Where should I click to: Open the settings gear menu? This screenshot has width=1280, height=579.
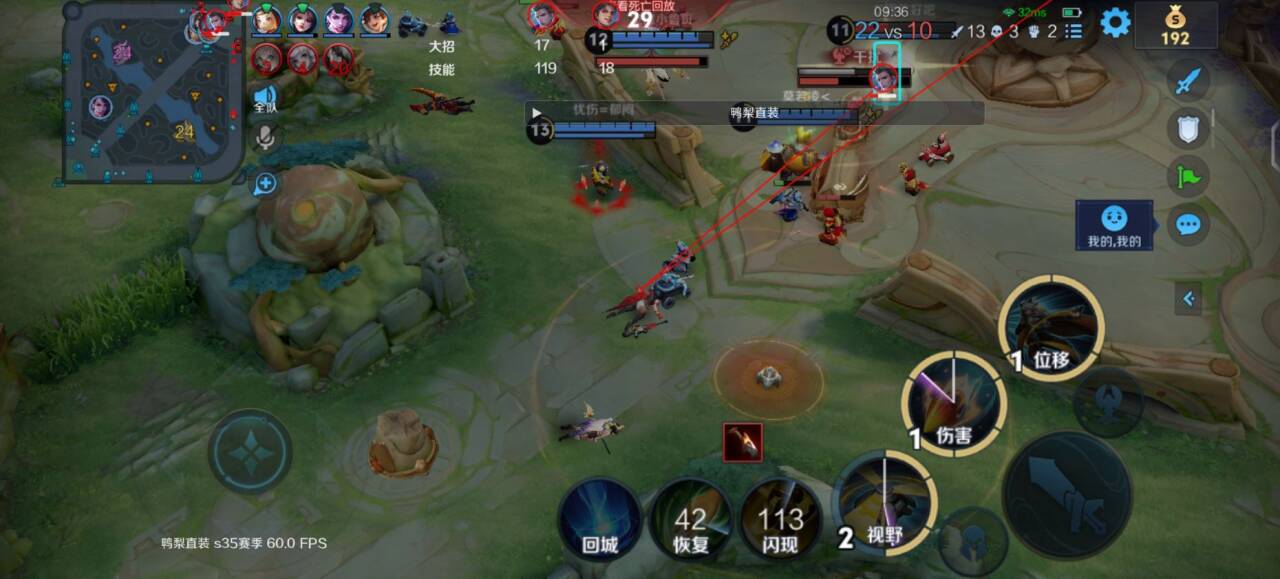pos(1115,22)
